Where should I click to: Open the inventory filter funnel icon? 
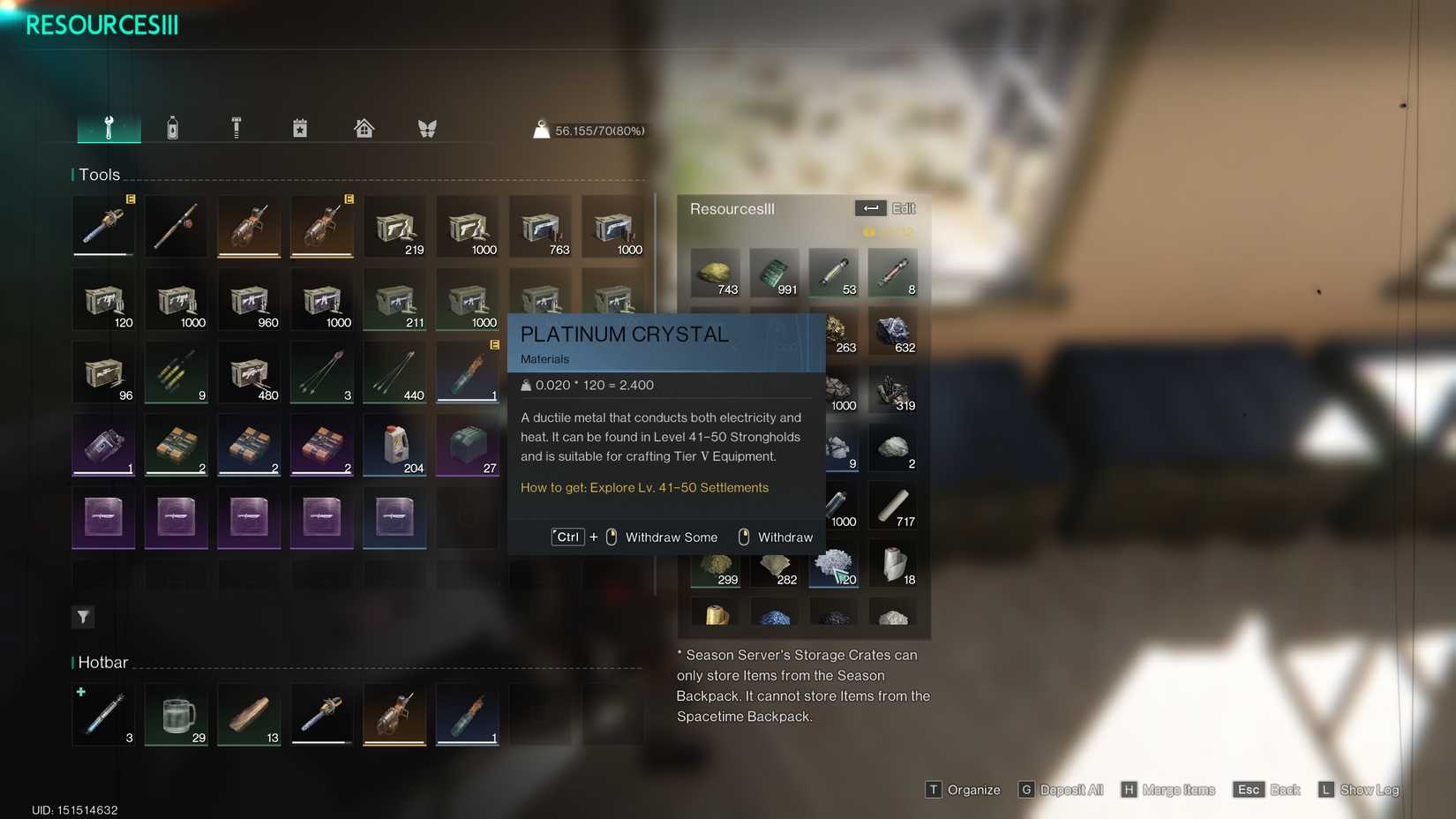[x=82, y=616]
